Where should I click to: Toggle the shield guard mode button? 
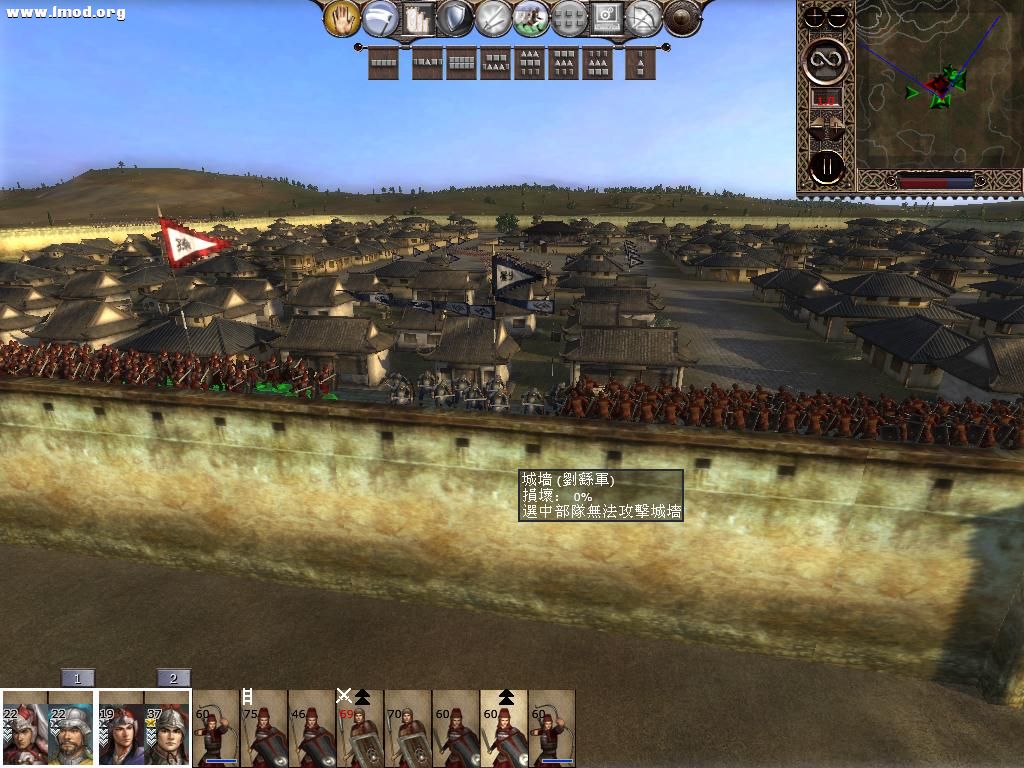click(x=455, y=17)
